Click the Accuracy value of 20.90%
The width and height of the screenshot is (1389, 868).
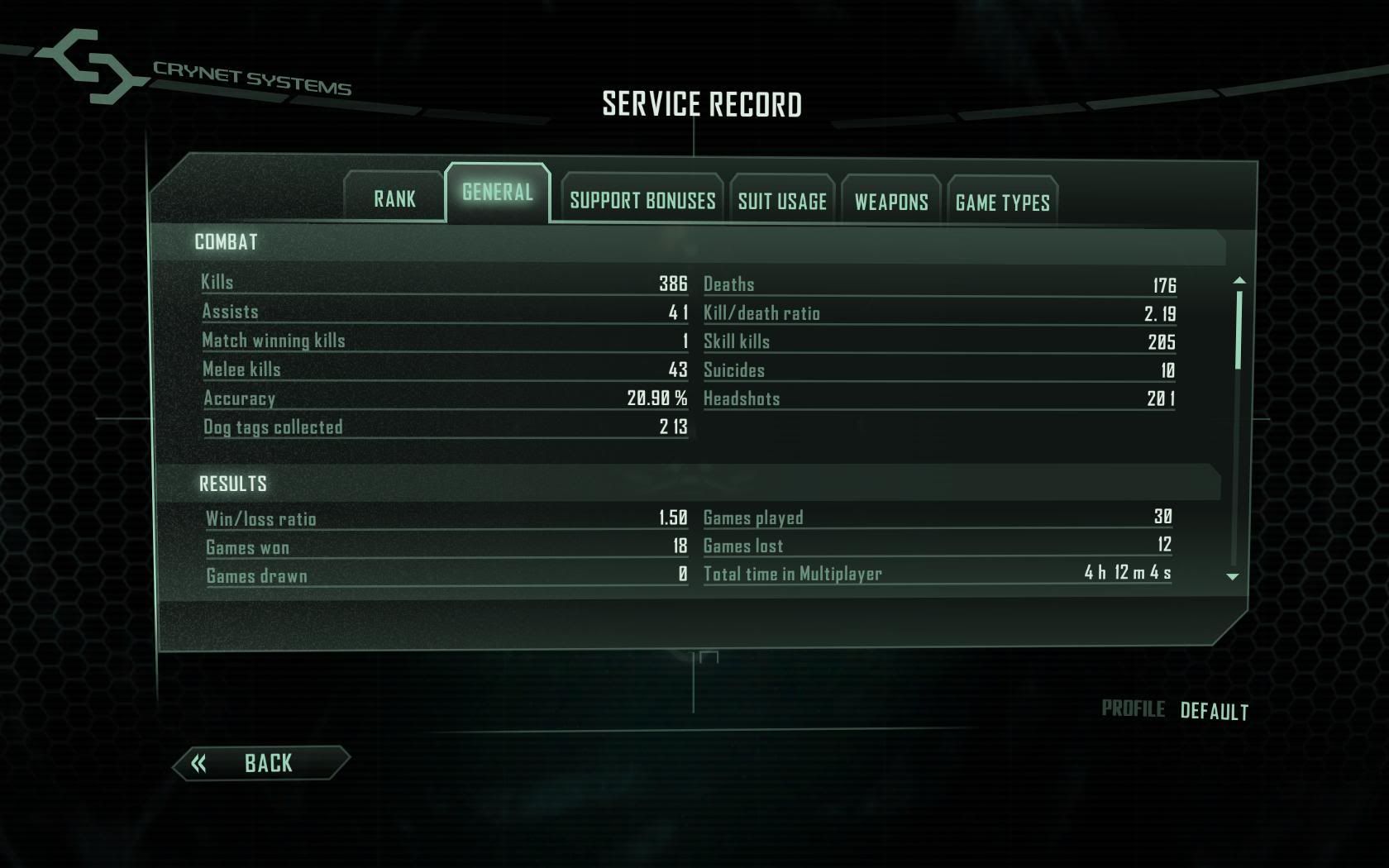(656, 398)
